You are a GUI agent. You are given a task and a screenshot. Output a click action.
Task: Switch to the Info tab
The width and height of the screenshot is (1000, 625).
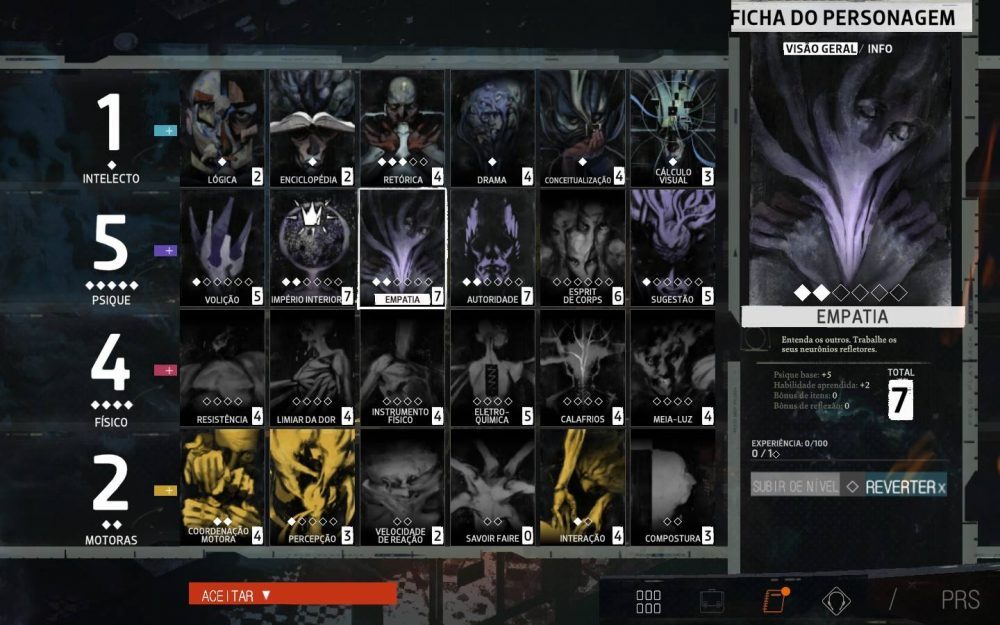point(880,48)
